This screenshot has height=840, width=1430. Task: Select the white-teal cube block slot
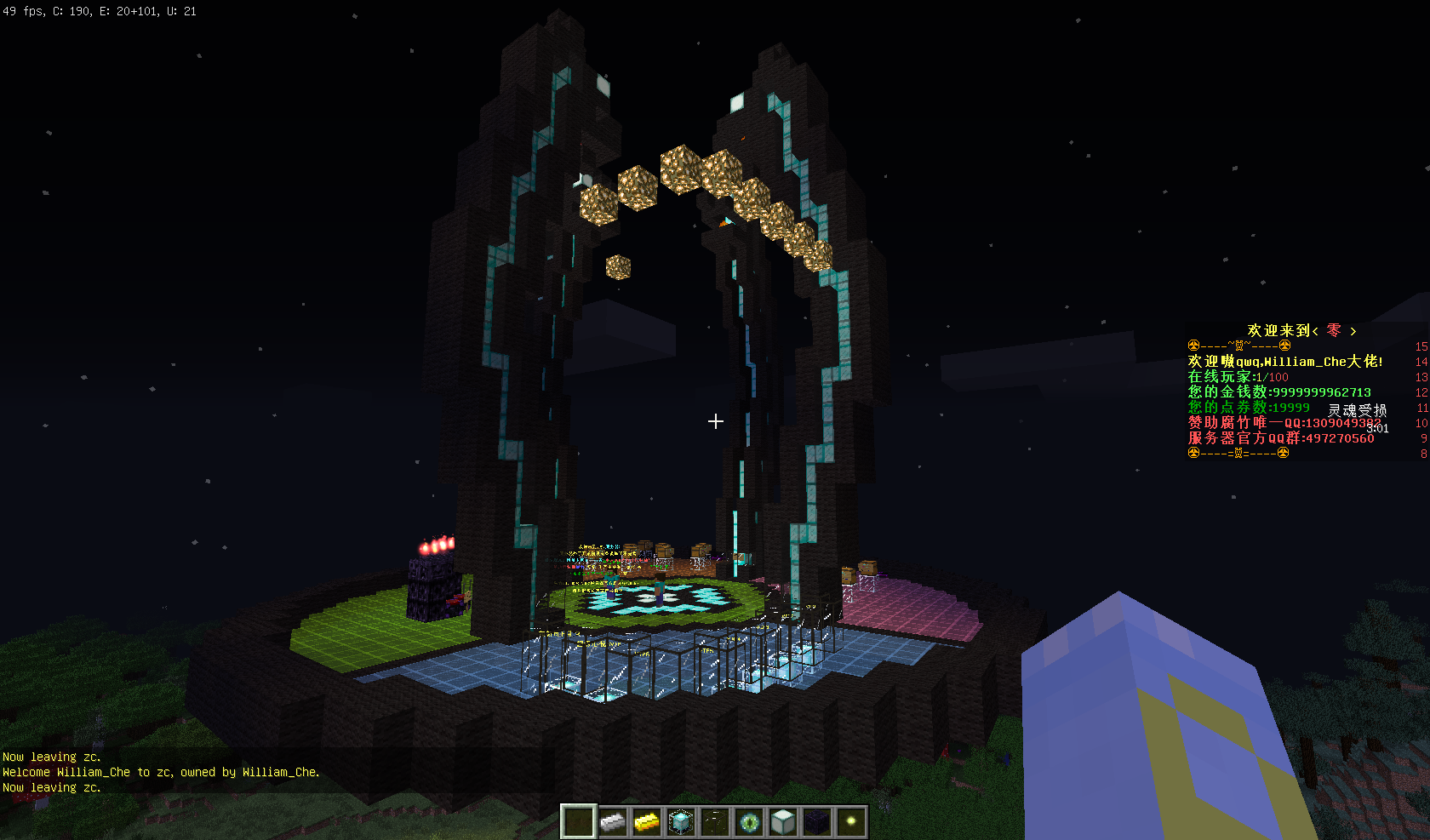tap(783, 822)
